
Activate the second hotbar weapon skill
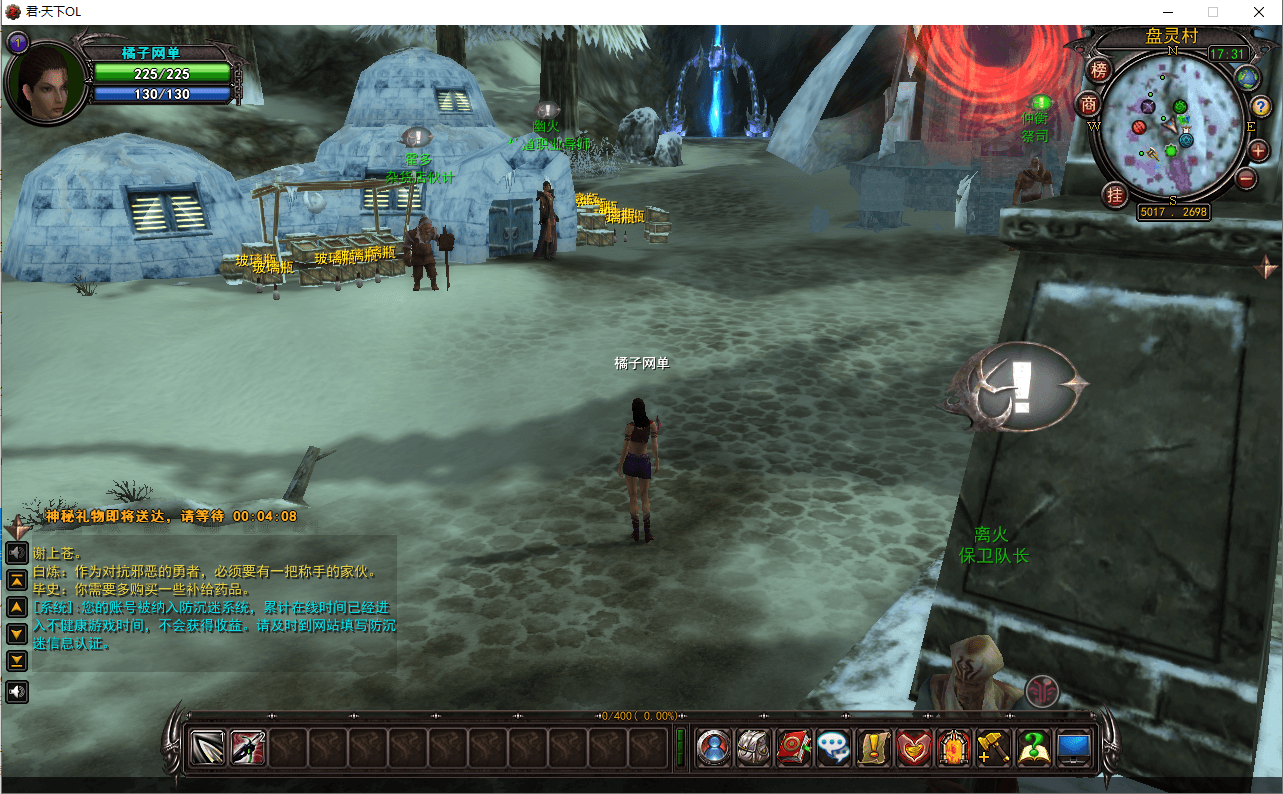[x=248, y=748]
